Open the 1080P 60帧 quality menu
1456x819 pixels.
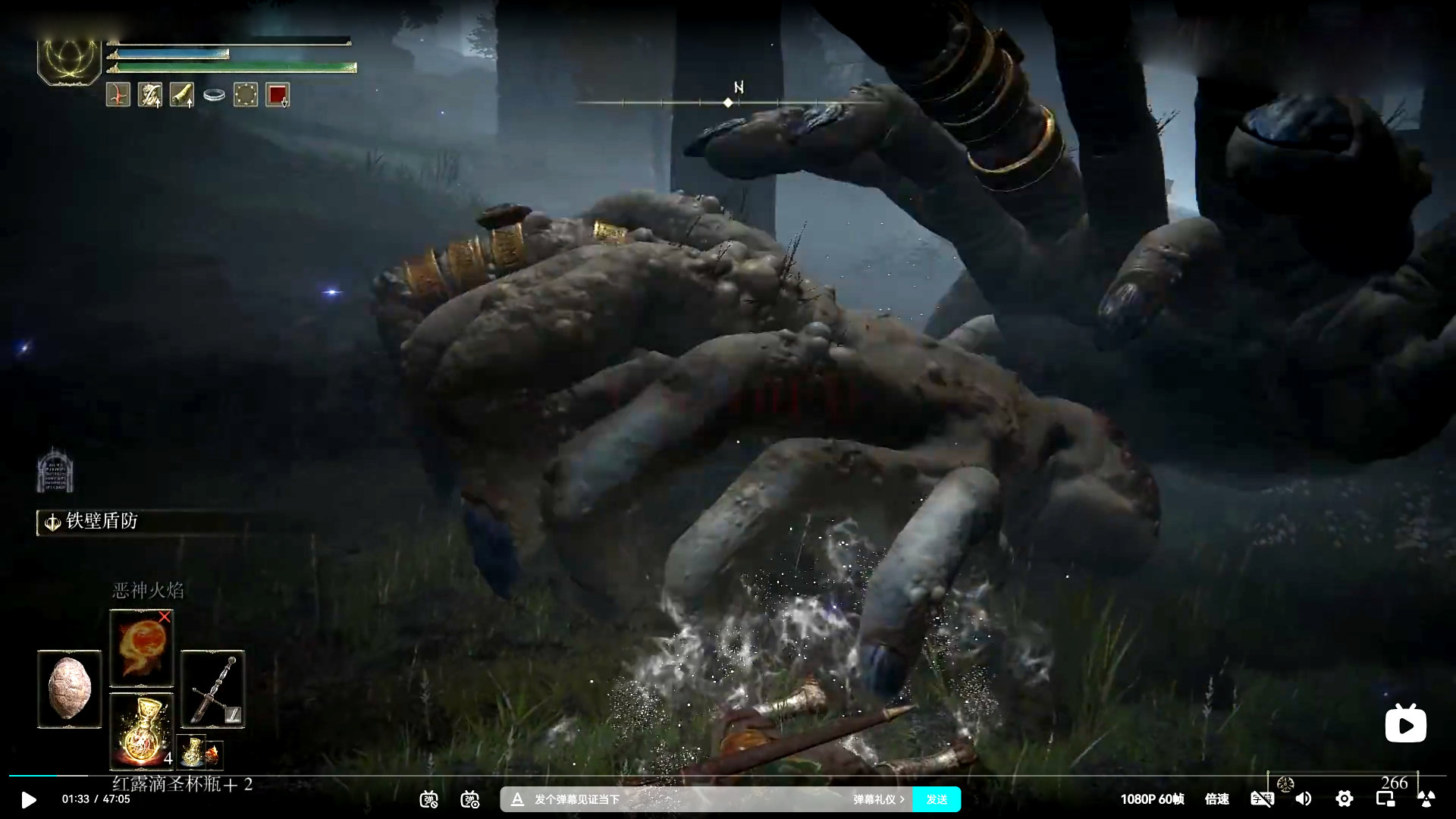coord(1152,799)
